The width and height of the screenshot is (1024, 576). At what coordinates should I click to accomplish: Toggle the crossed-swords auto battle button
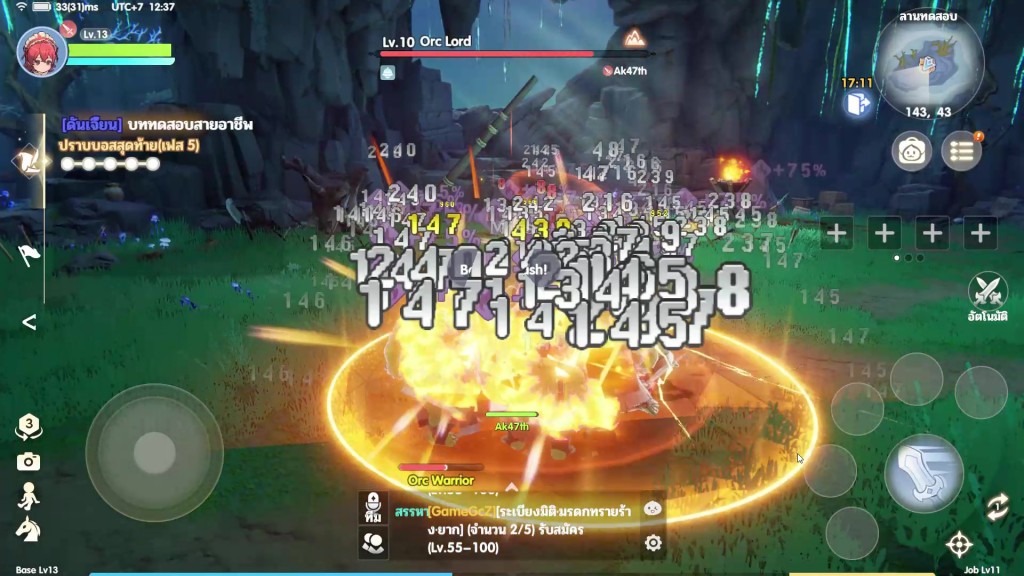[987, 292]
